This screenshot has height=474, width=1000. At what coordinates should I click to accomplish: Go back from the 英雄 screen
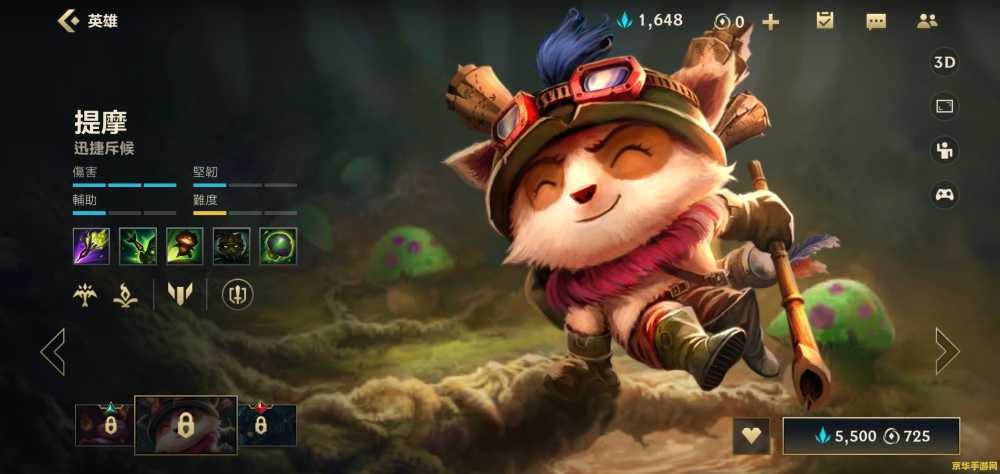(x=68, y=20)
